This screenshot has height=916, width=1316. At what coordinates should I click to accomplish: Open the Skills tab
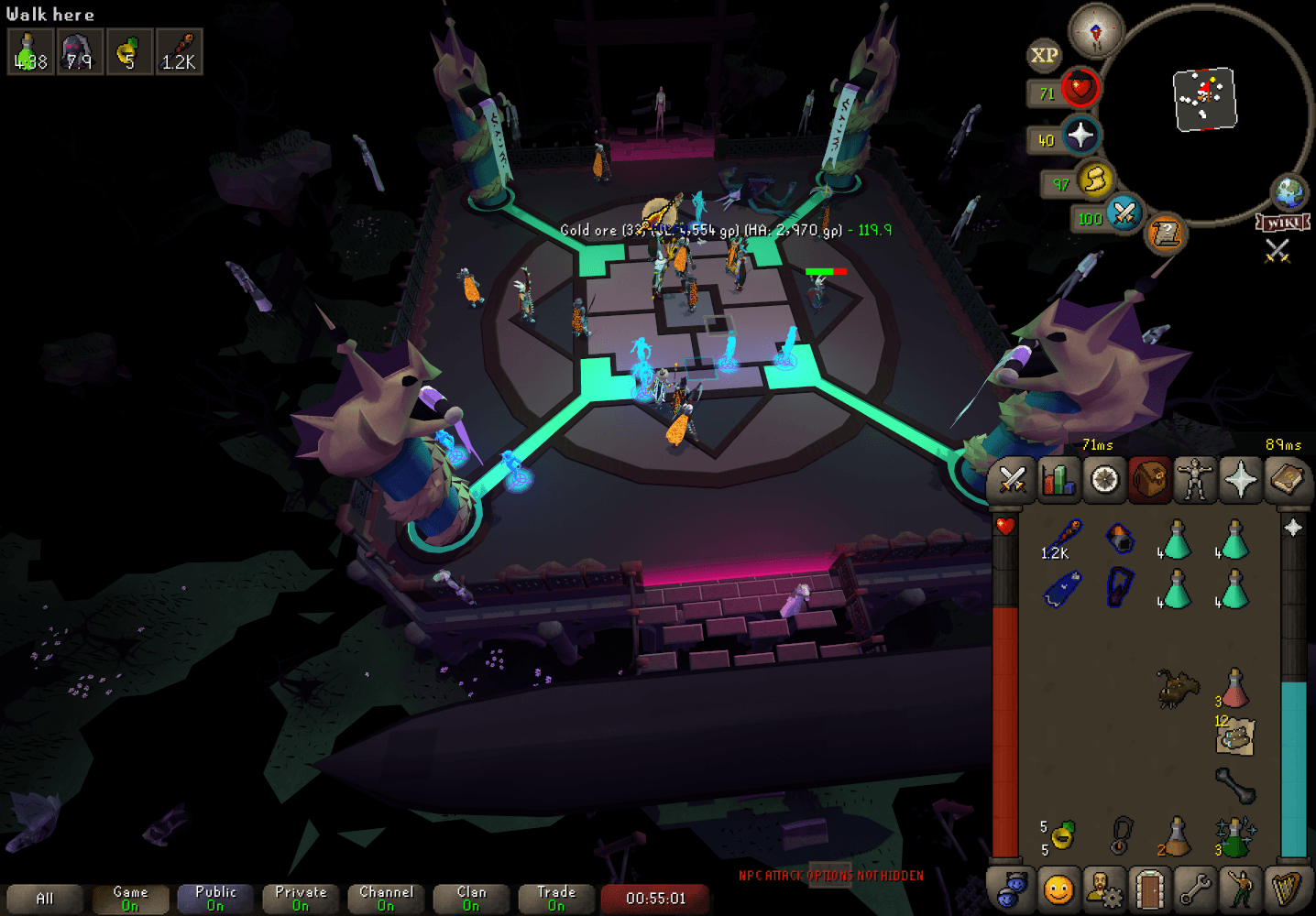pos(1058,479)
